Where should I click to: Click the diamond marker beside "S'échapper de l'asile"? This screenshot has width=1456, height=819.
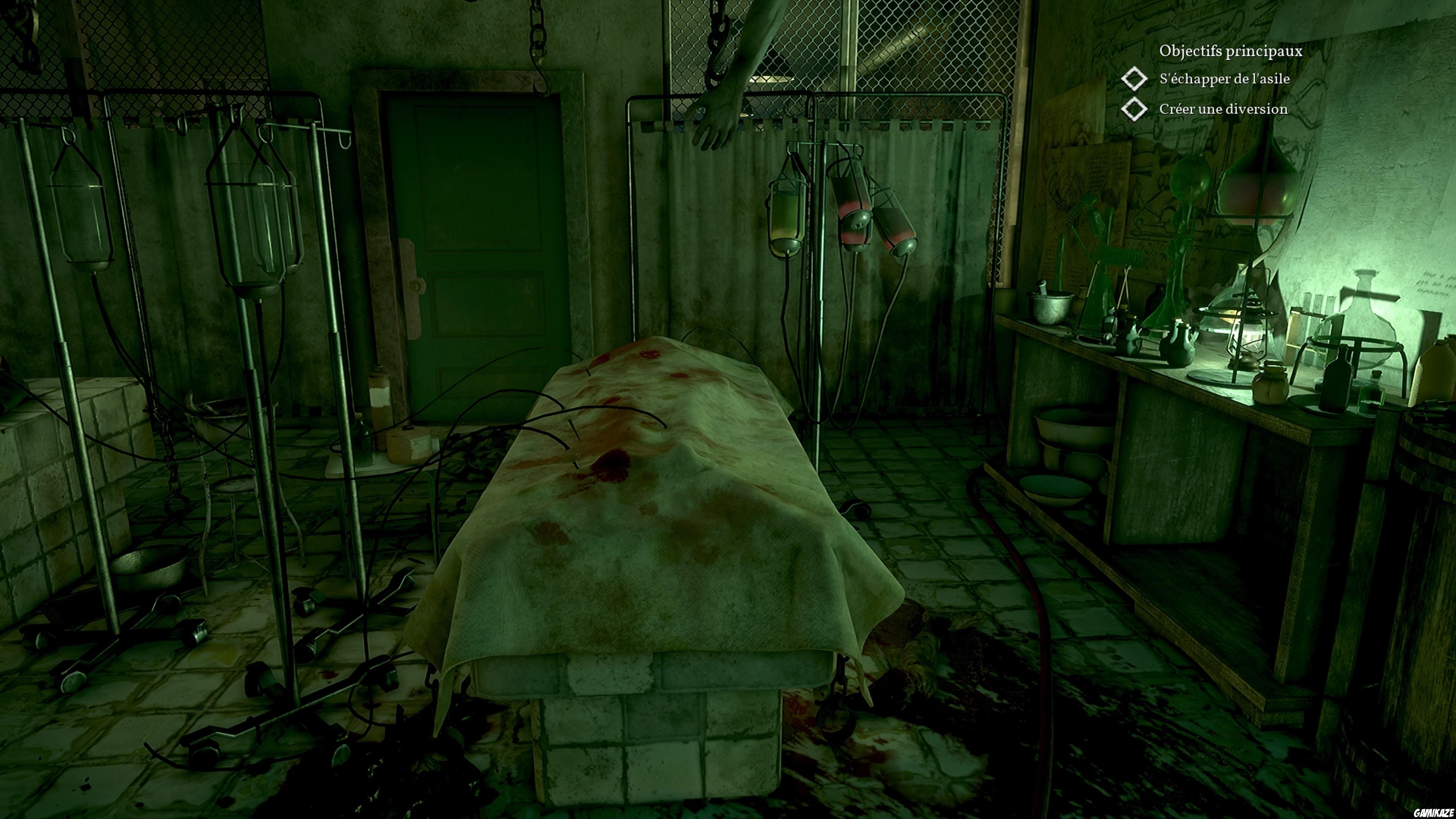(1134, 78)
